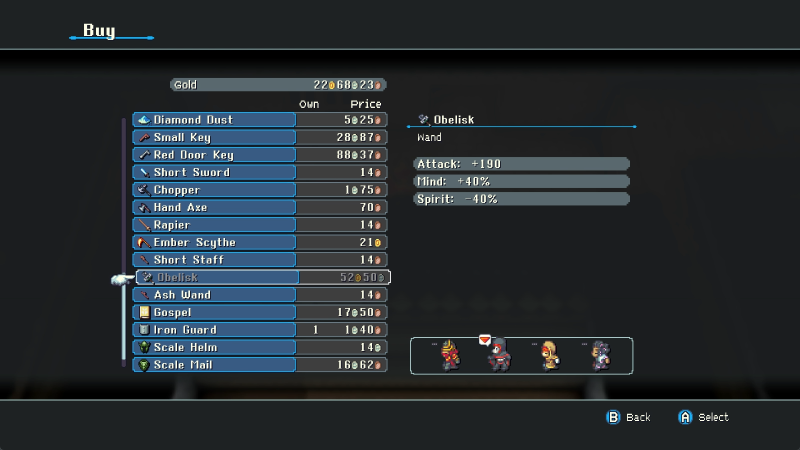Image resolution: width=800 pixels, height=450 pixels.
Task: Select the Short Sword row
Action: [x=215, y=172]
